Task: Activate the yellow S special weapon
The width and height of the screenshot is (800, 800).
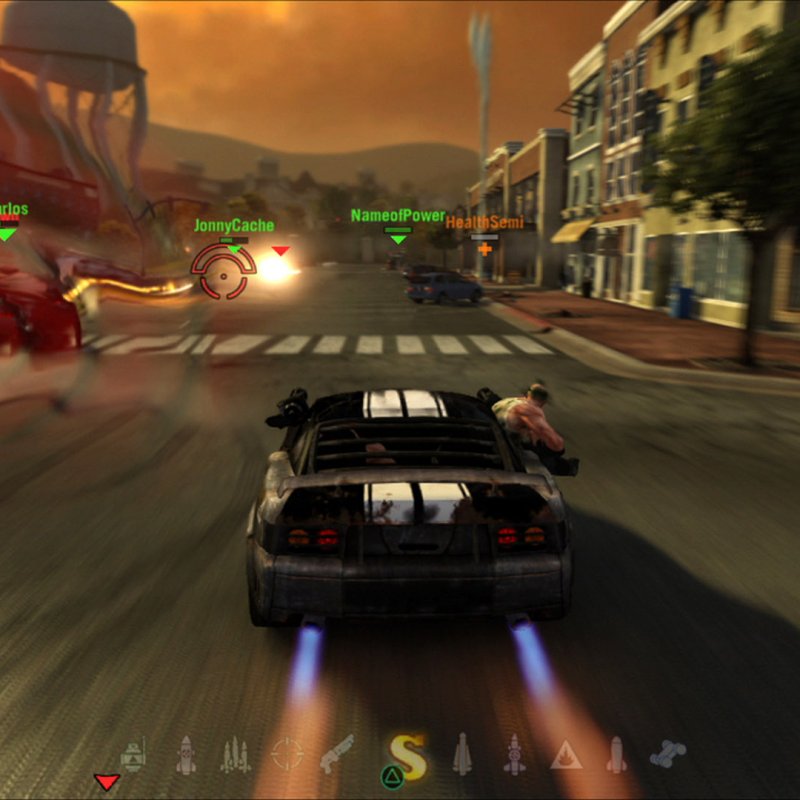Action: (409, 757)
